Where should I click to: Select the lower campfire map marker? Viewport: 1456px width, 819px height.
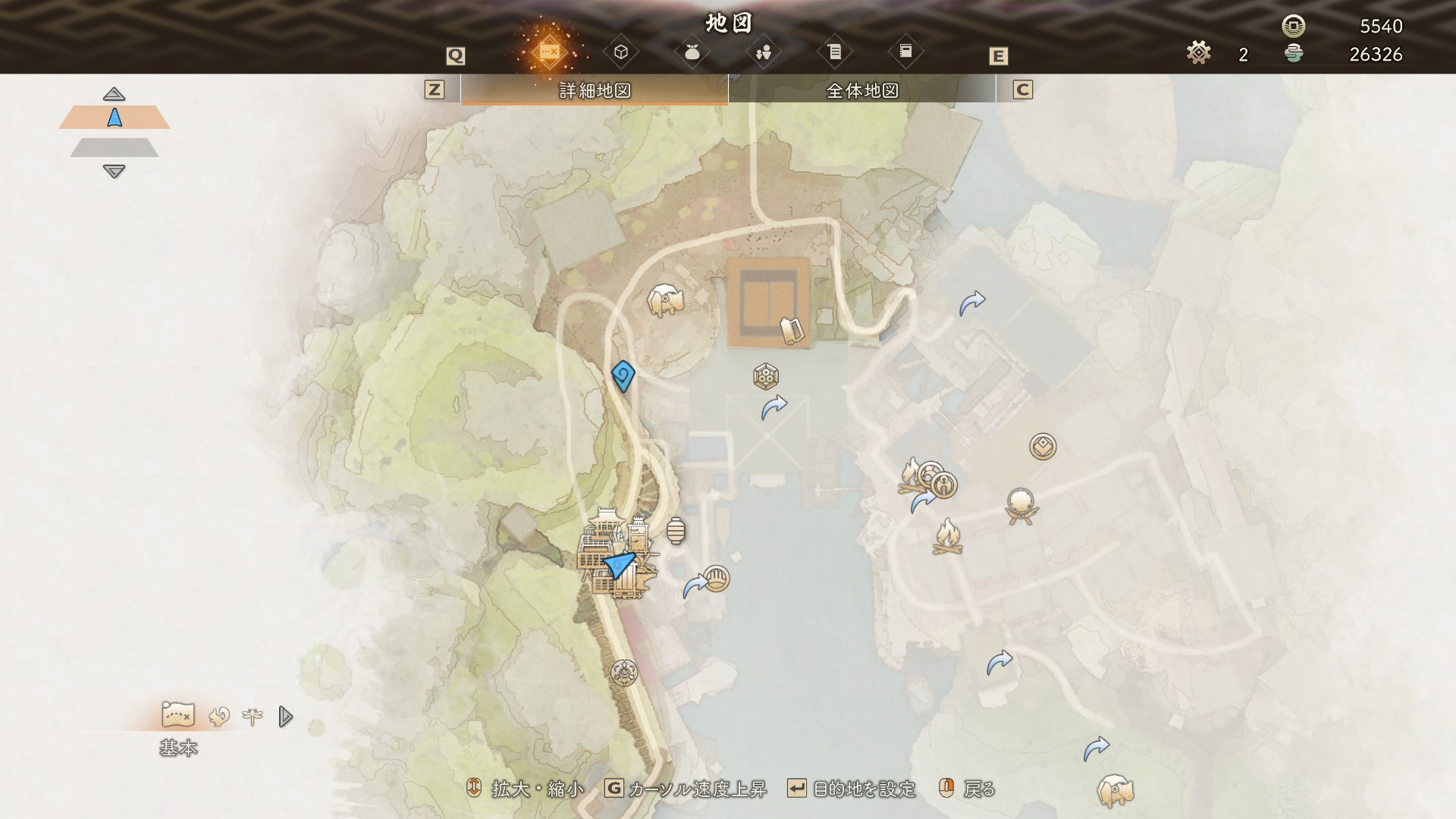[948, 536]
